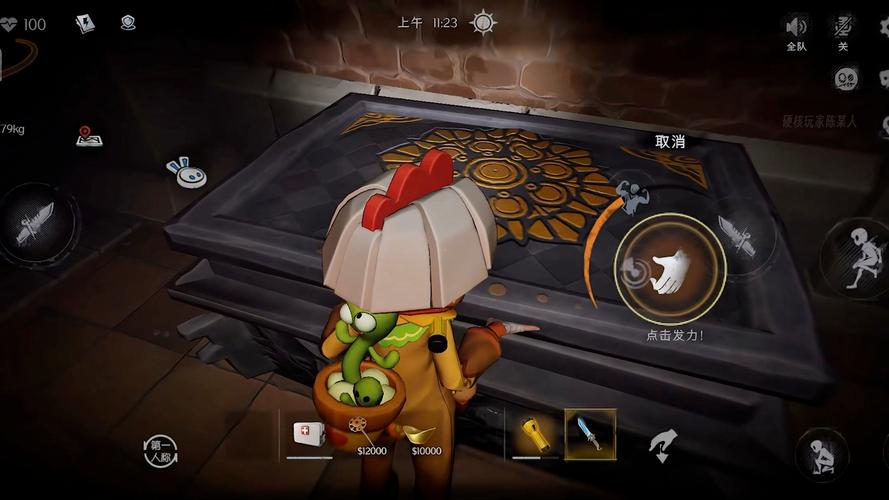This screenshot has width=889, height=500.
Task: Tap the 取消 cancel button
Action: click(669, 142)
